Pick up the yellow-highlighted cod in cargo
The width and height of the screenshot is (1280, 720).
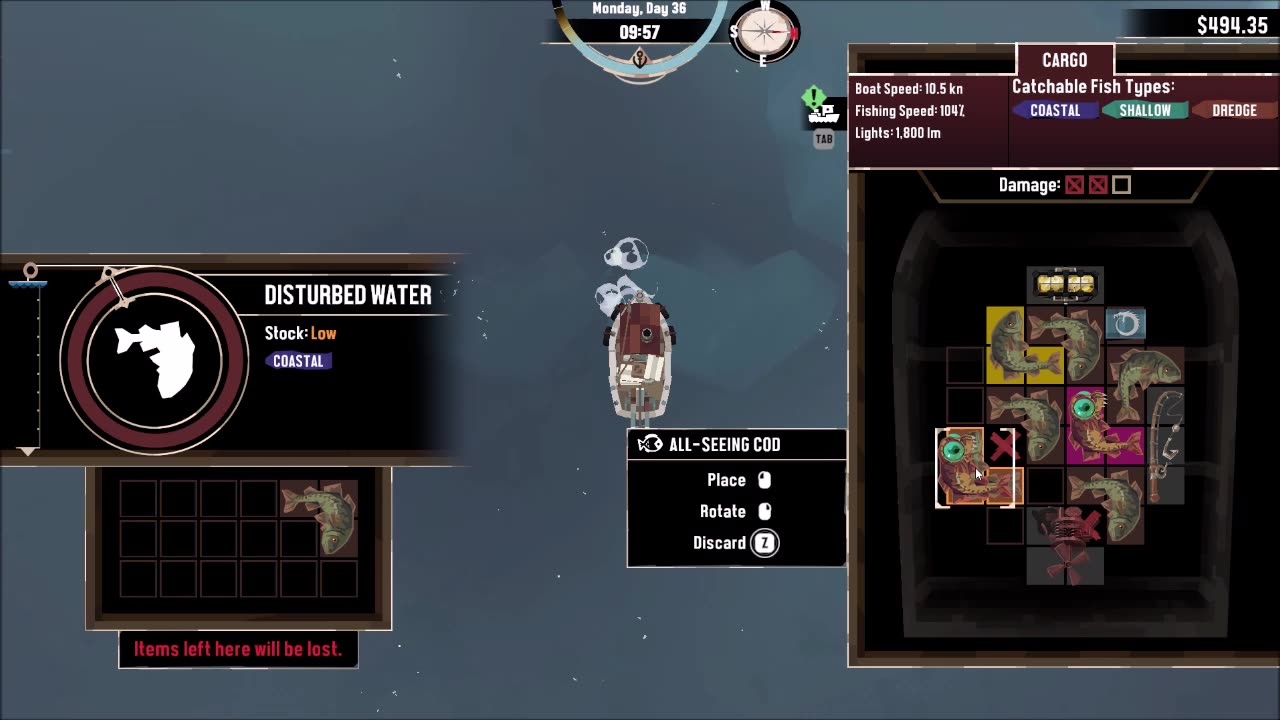point(1008,345)
